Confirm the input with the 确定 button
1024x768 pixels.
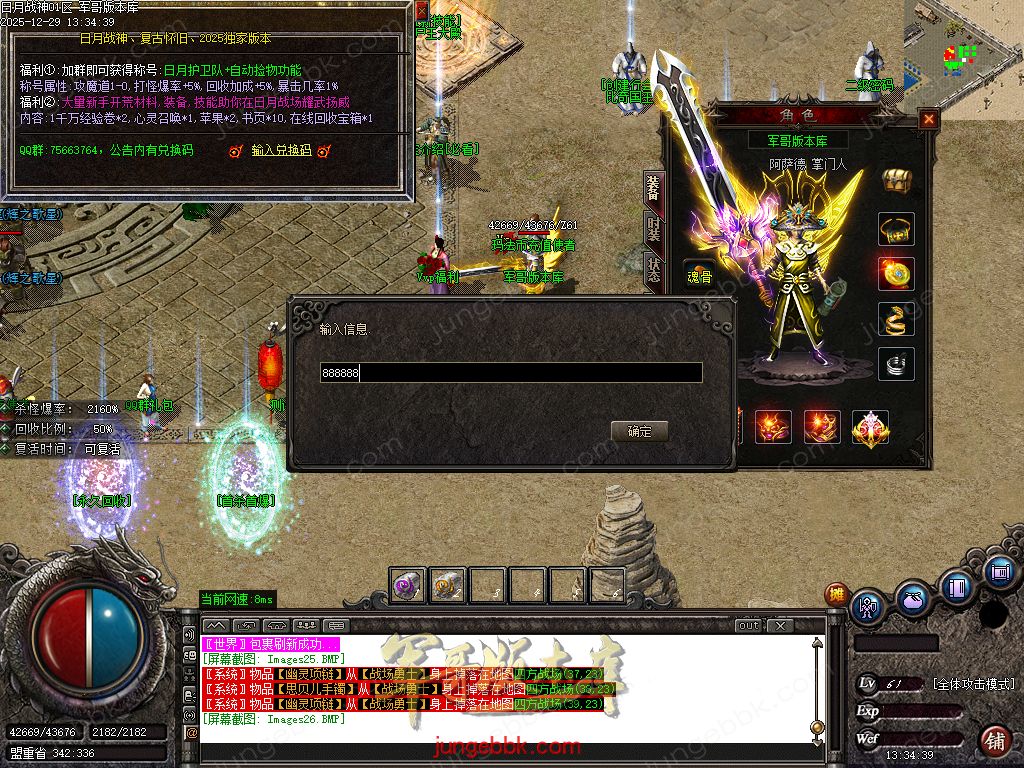pyautogui.click(x=639, y=431)
